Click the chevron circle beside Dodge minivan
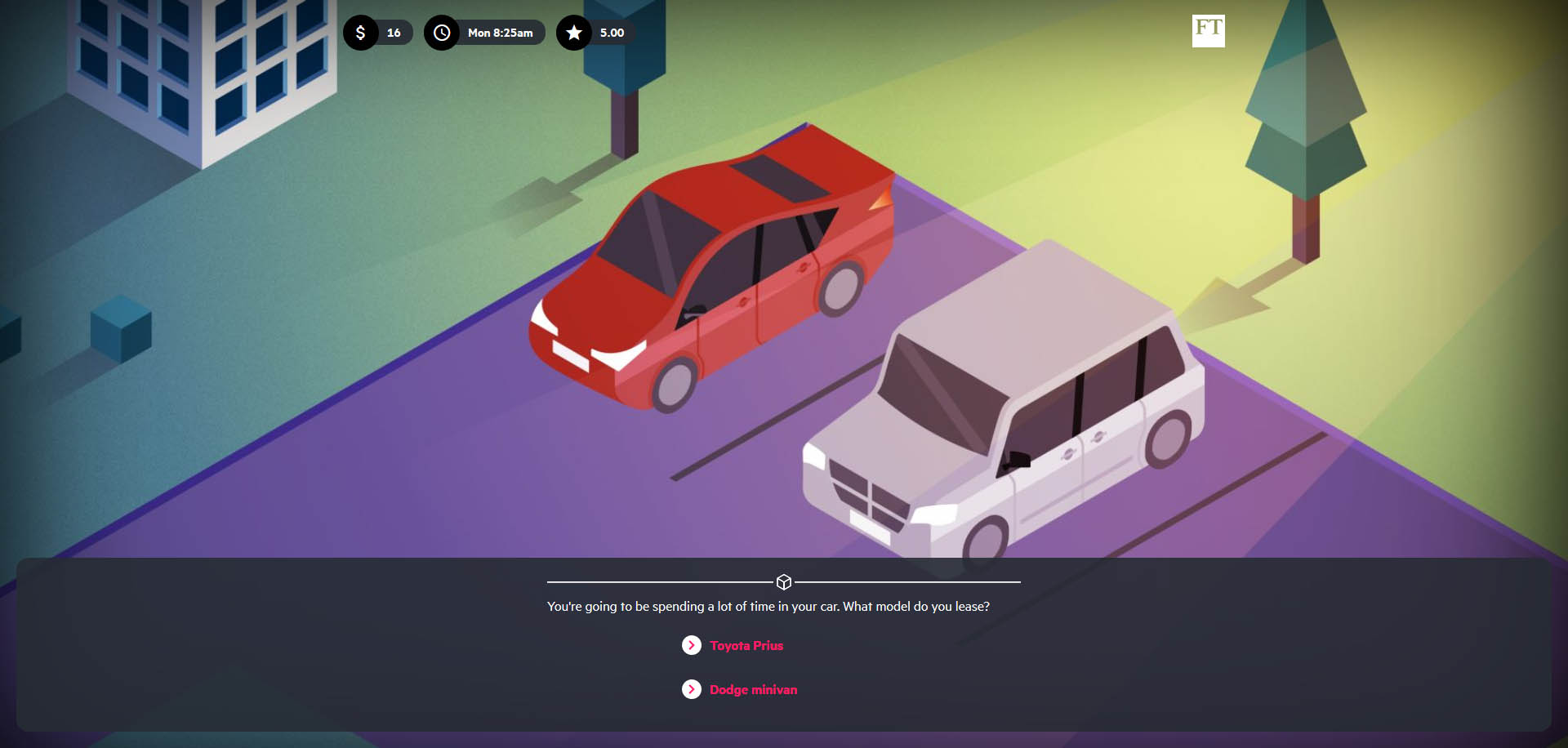Screen dimensions: 1568x748 [x=692, y=689]
